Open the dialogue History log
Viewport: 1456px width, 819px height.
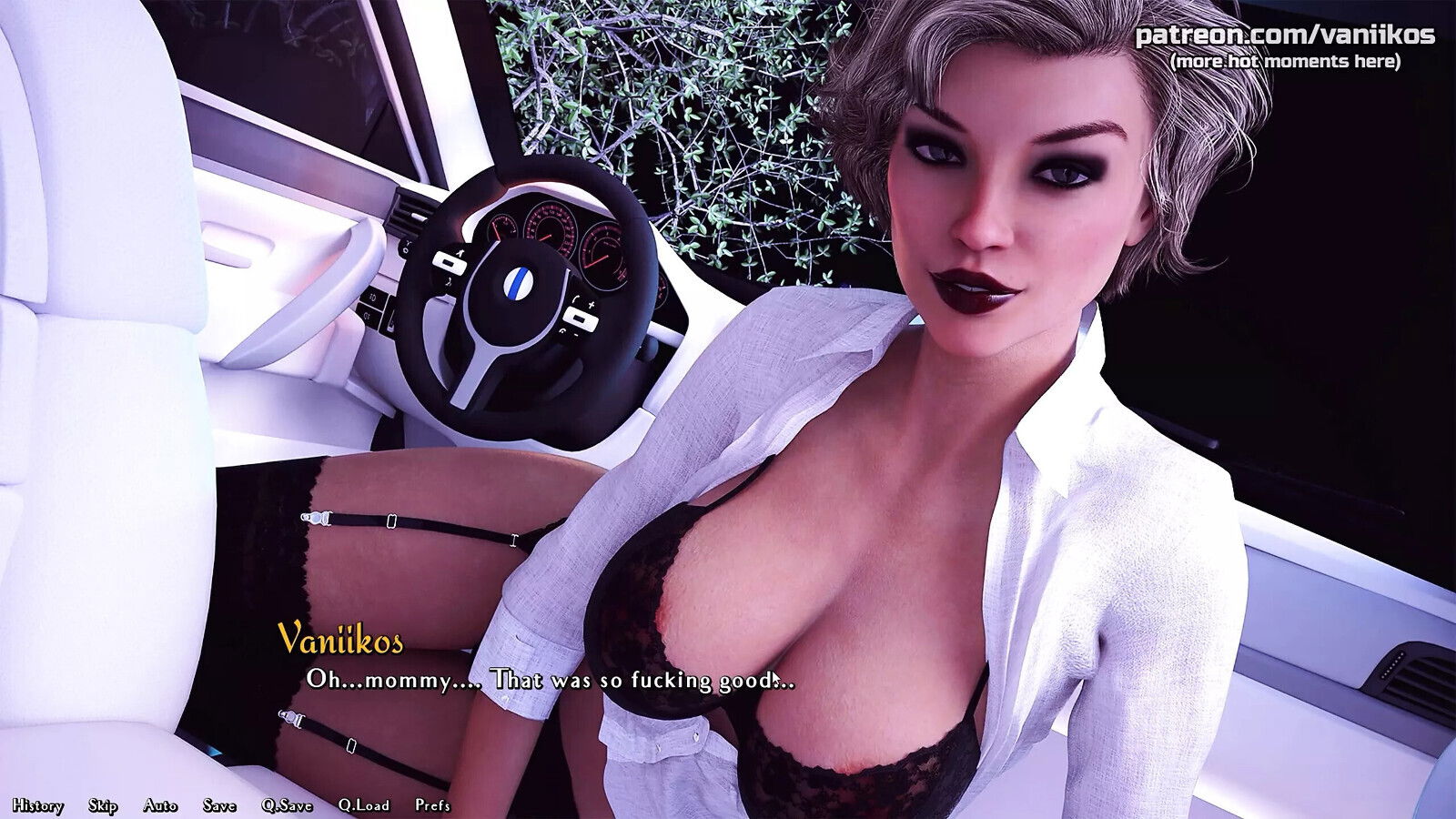[37, 805]
